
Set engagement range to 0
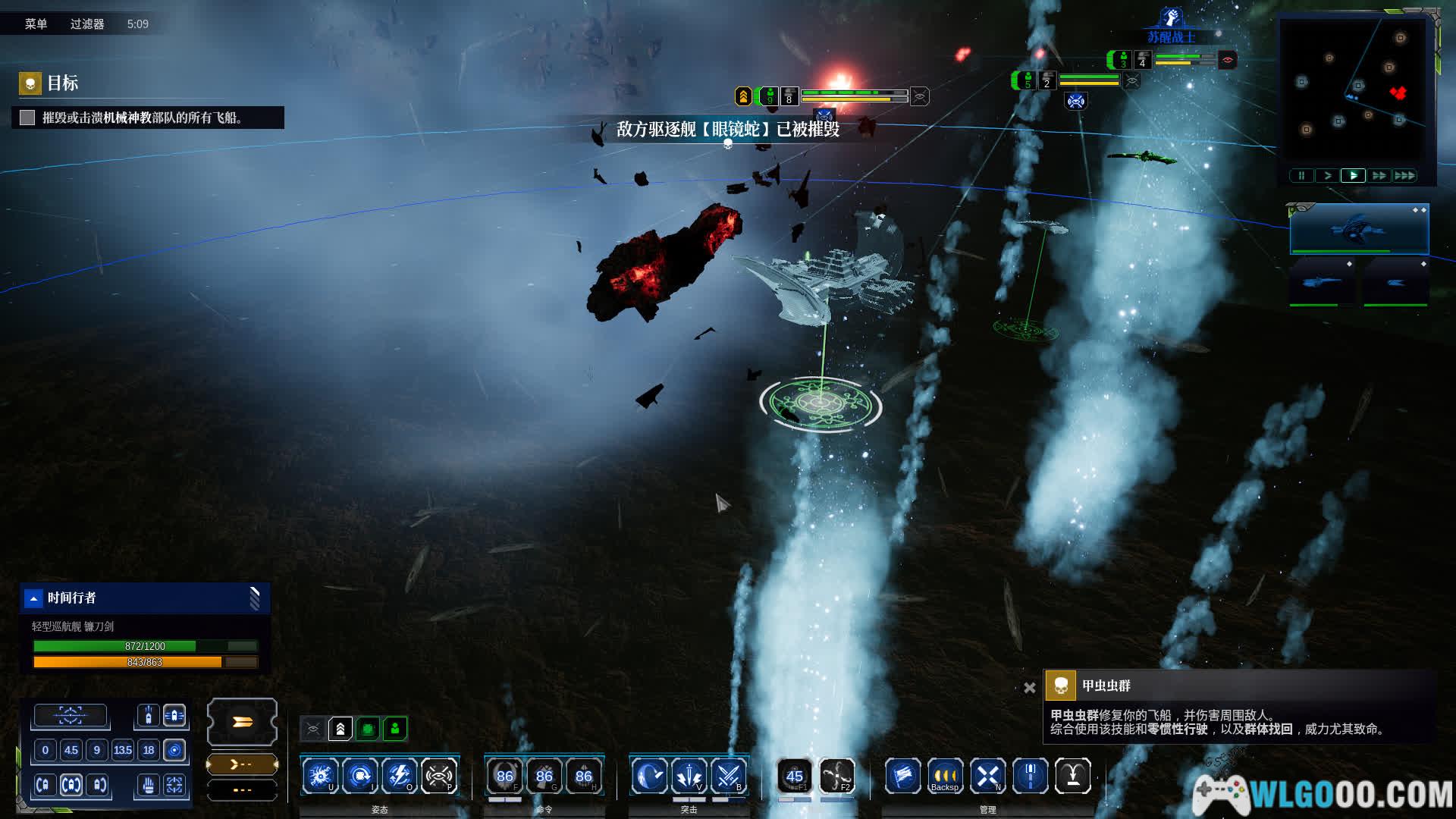(45, 751)
